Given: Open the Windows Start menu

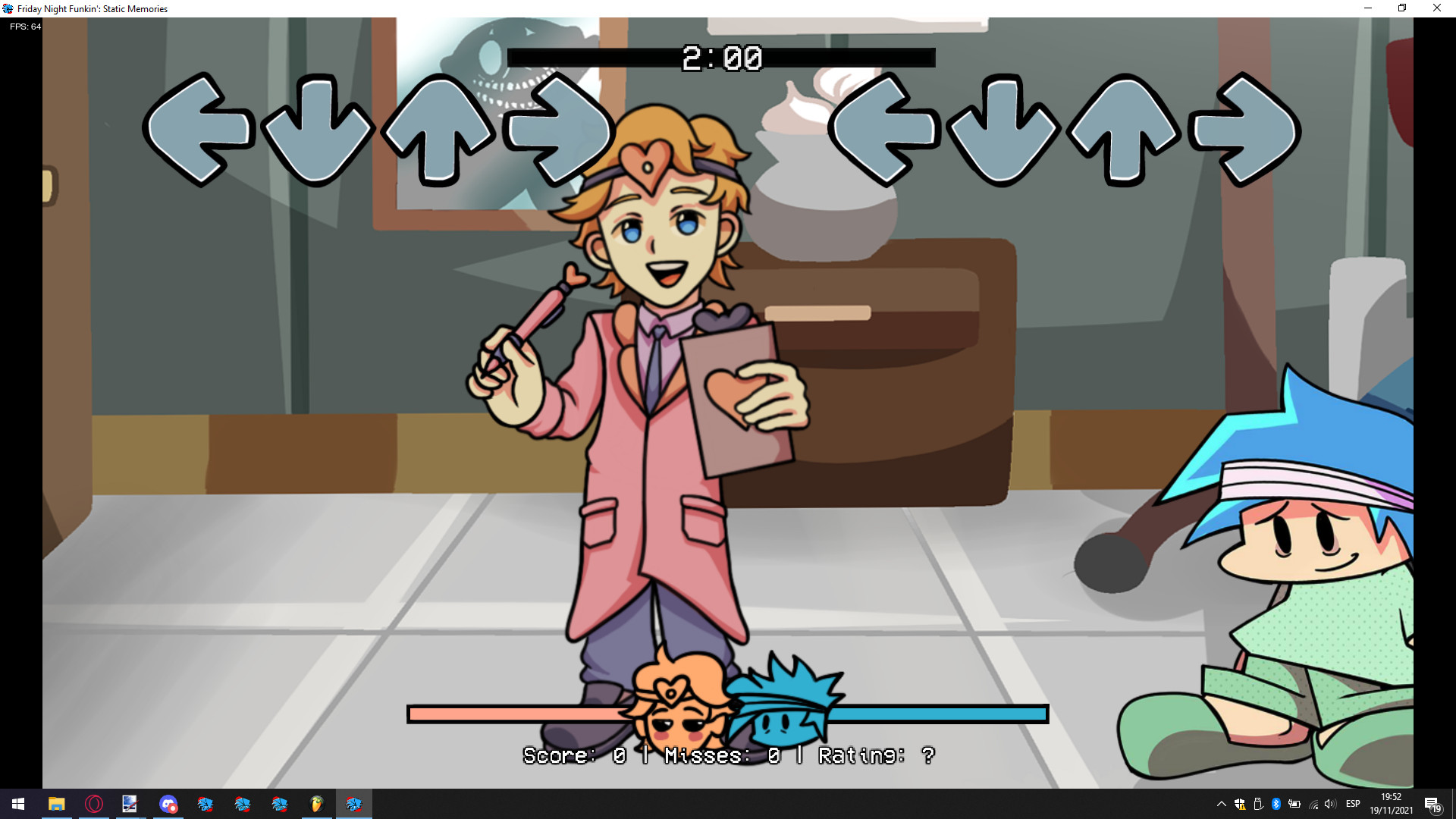Looking at the screenshot, I should point(17,805).
